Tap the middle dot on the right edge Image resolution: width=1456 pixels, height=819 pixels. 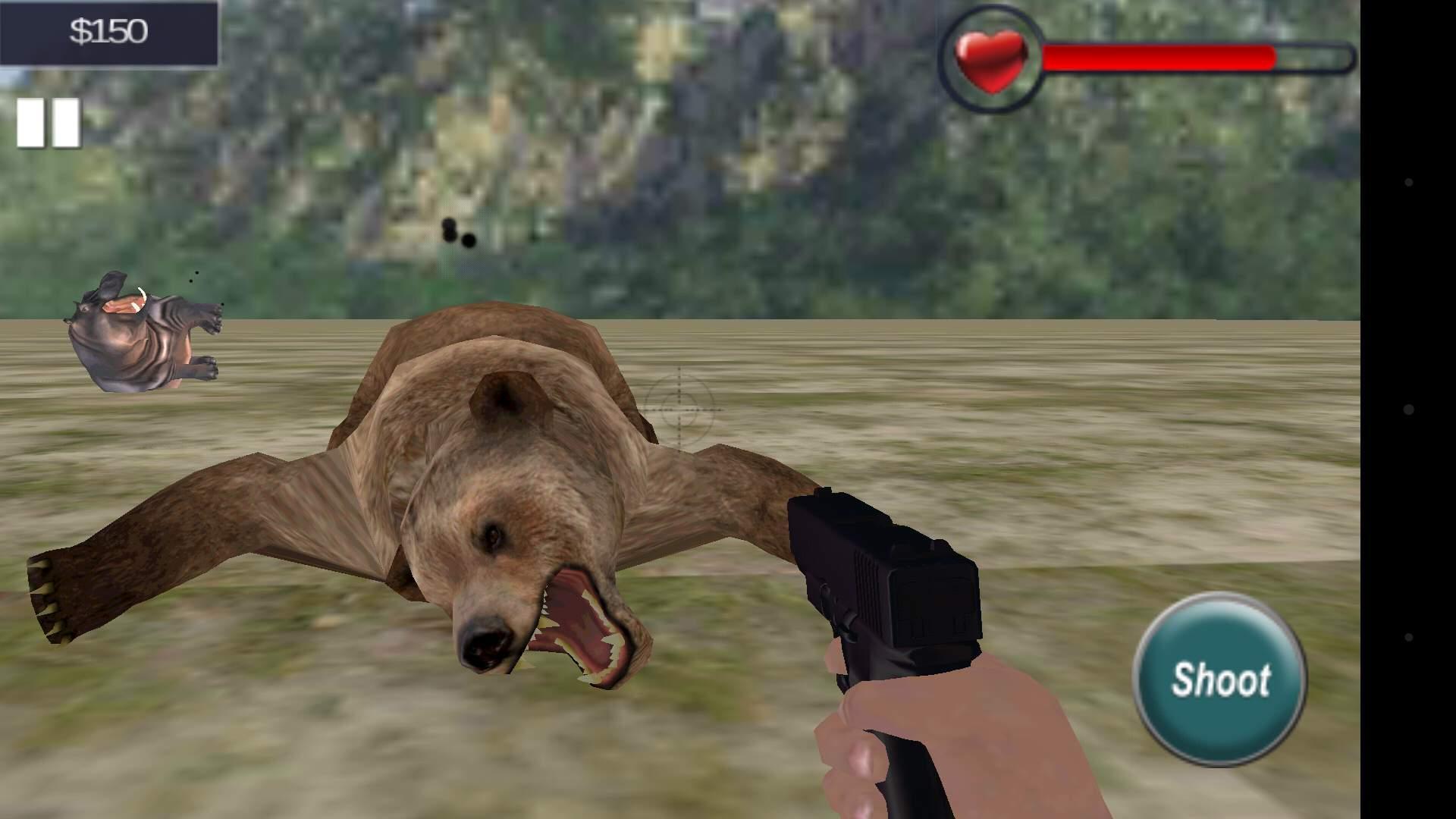(x=1407, y=408)
